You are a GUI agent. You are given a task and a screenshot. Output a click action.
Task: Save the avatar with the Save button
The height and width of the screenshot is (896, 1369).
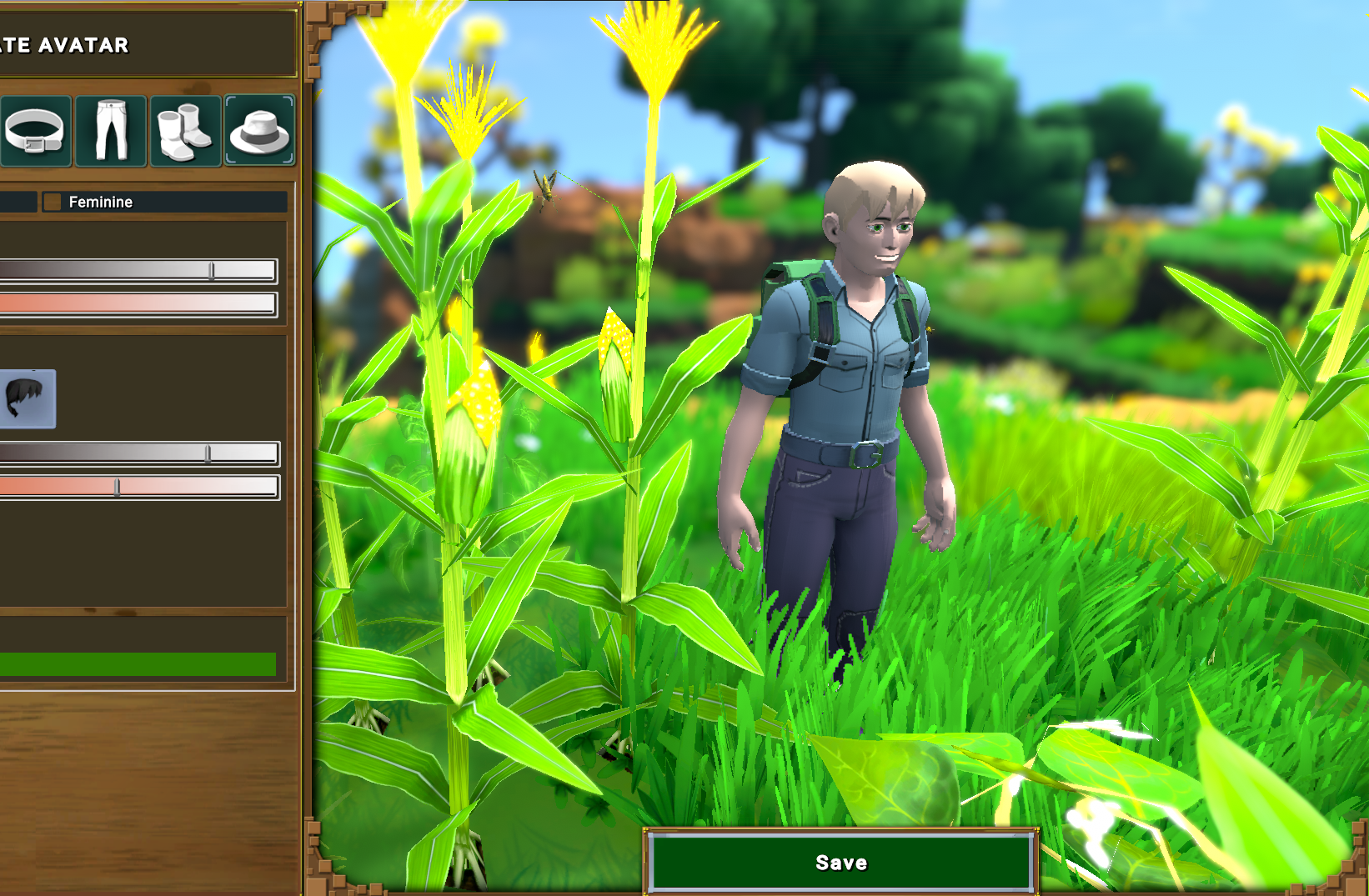tap(840, 862)
